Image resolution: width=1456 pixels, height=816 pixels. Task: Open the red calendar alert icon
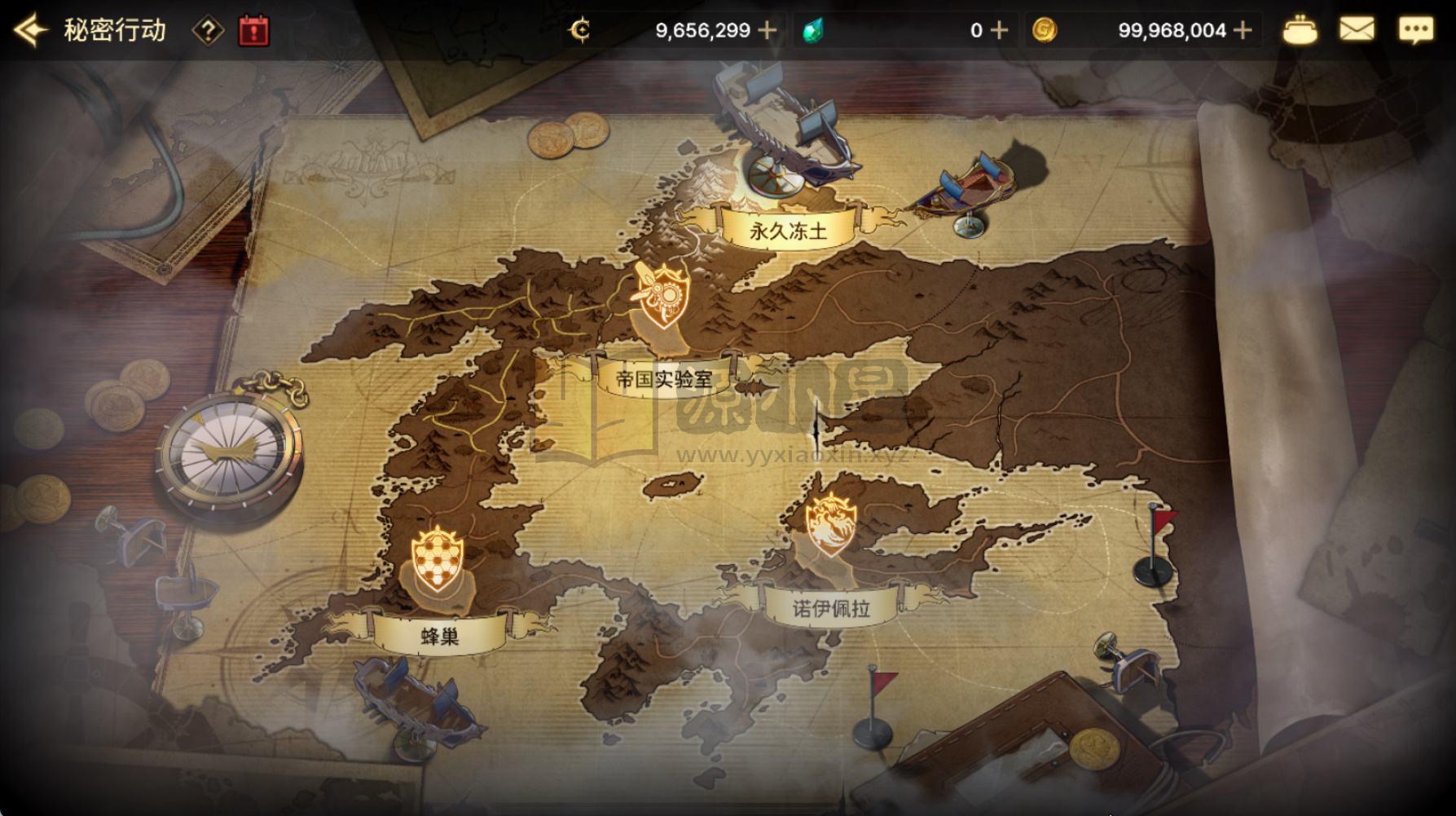click(x=253, y=31)
